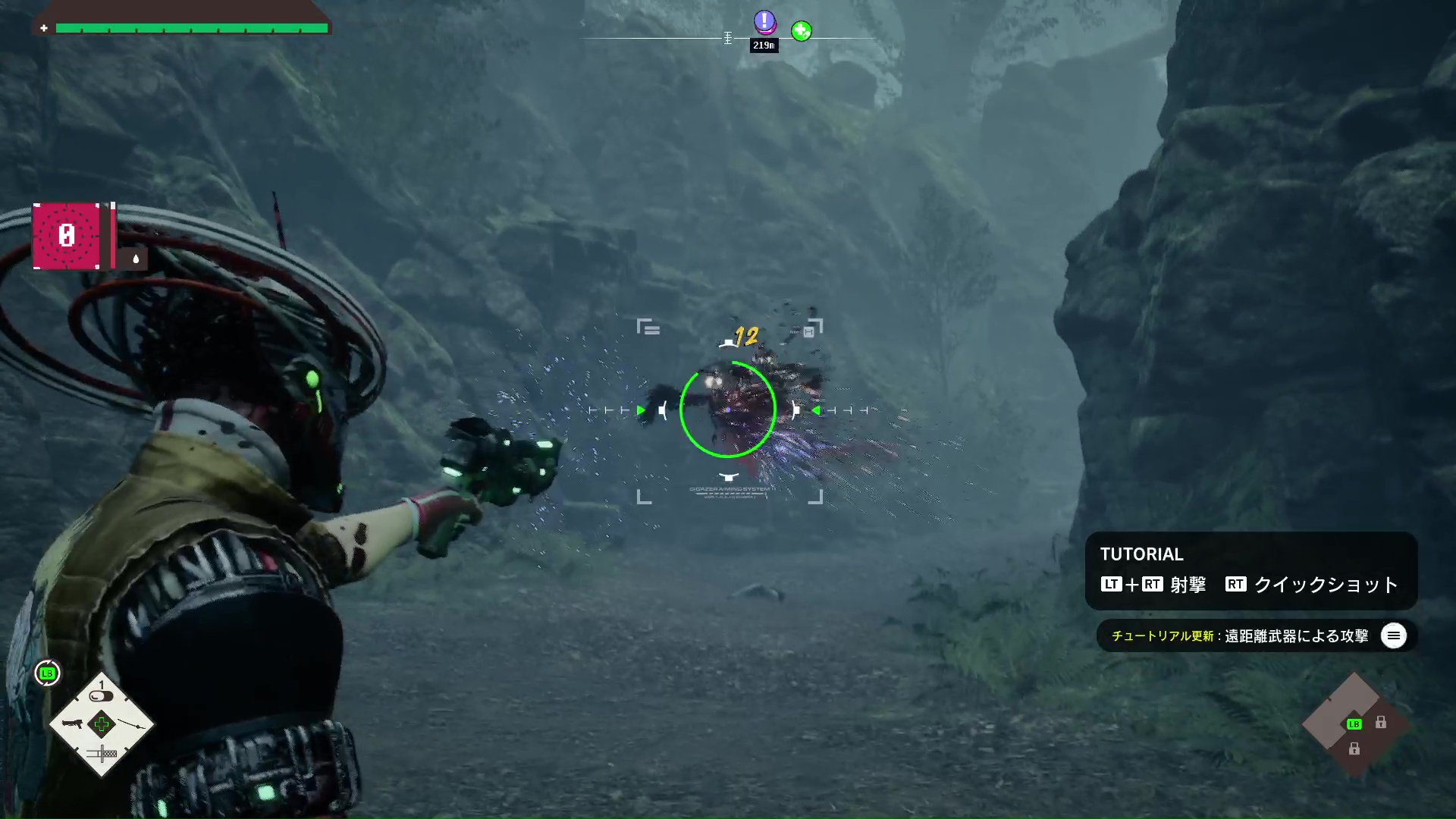Click the purple exclamation objective marker on compass
Image resolution: width=1456 pixels, height=819 pixels.
[x=764, y=22]
